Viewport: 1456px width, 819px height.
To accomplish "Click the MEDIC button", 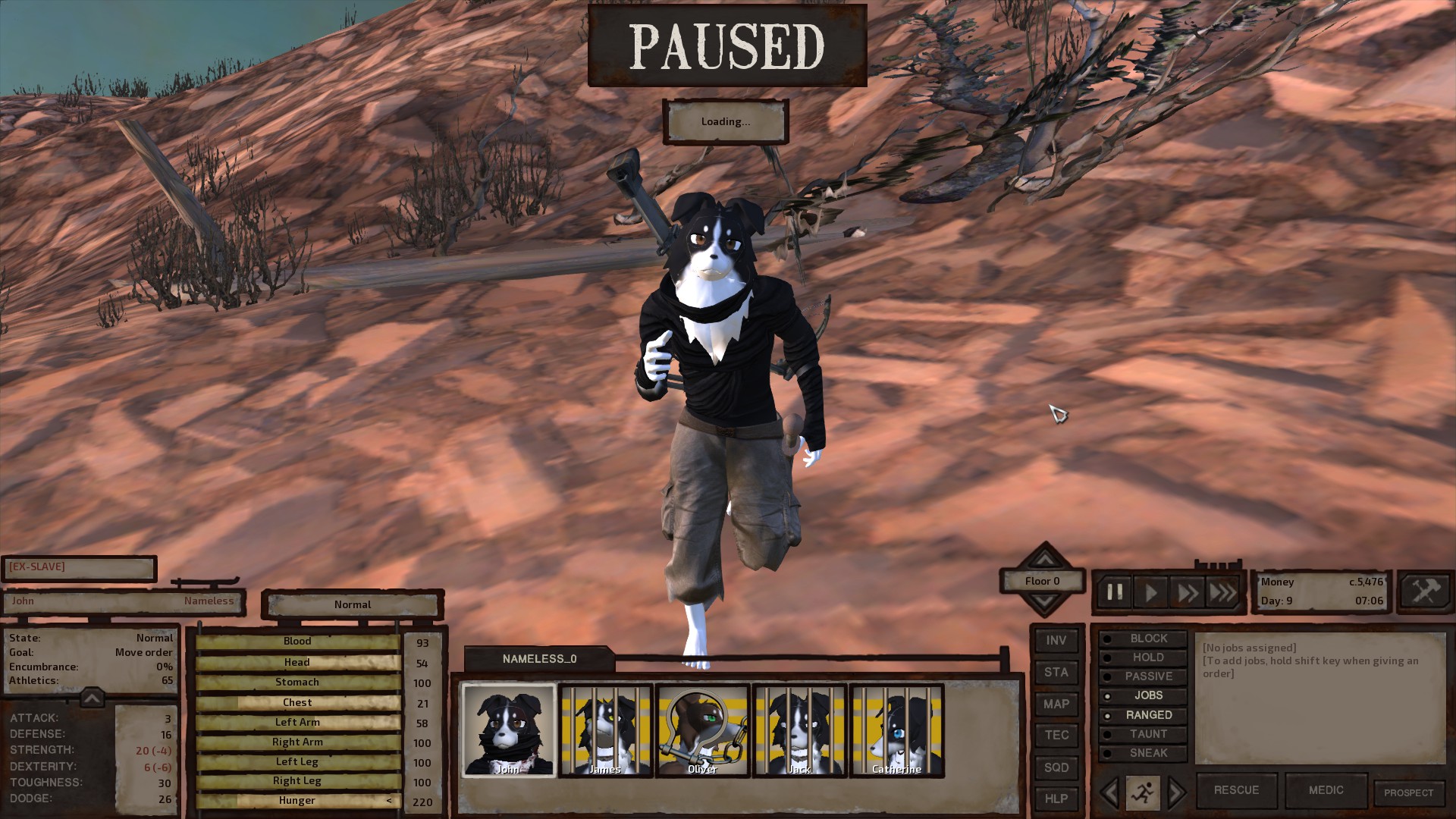I will coord(1326,790).
